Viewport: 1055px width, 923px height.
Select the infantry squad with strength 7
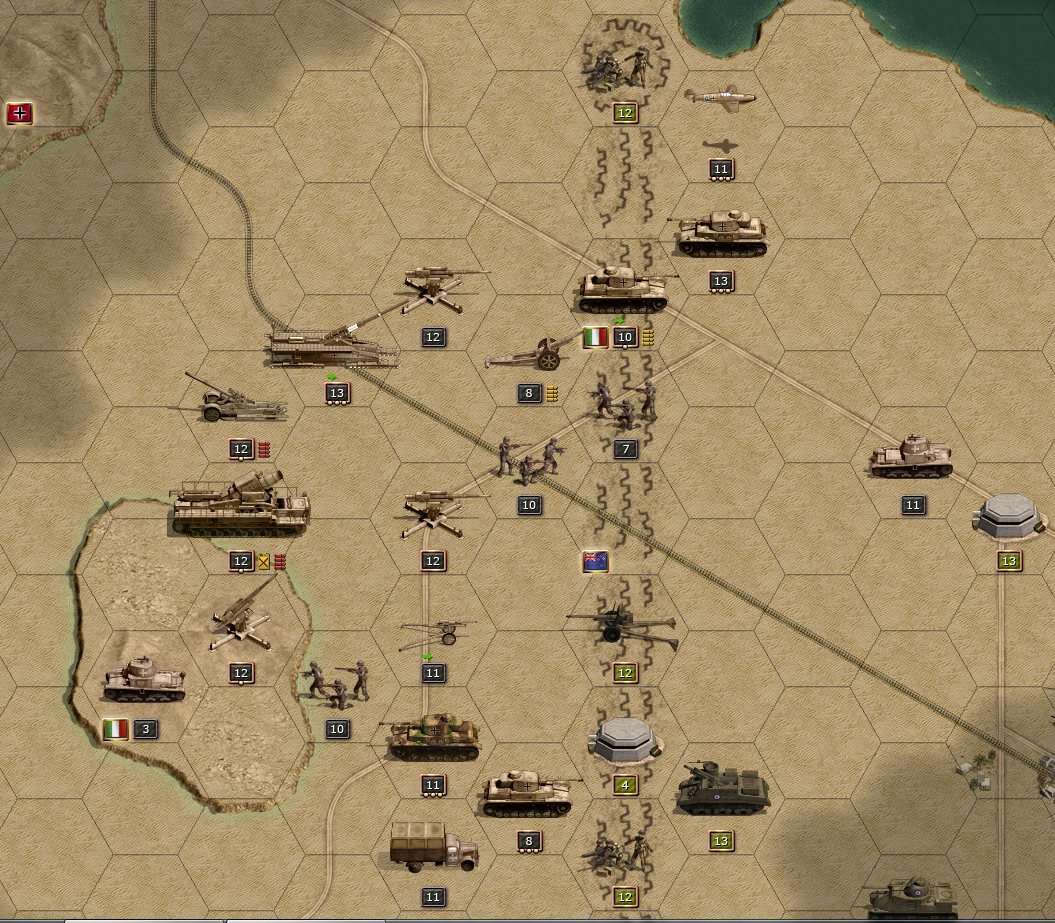click(625, 402)
